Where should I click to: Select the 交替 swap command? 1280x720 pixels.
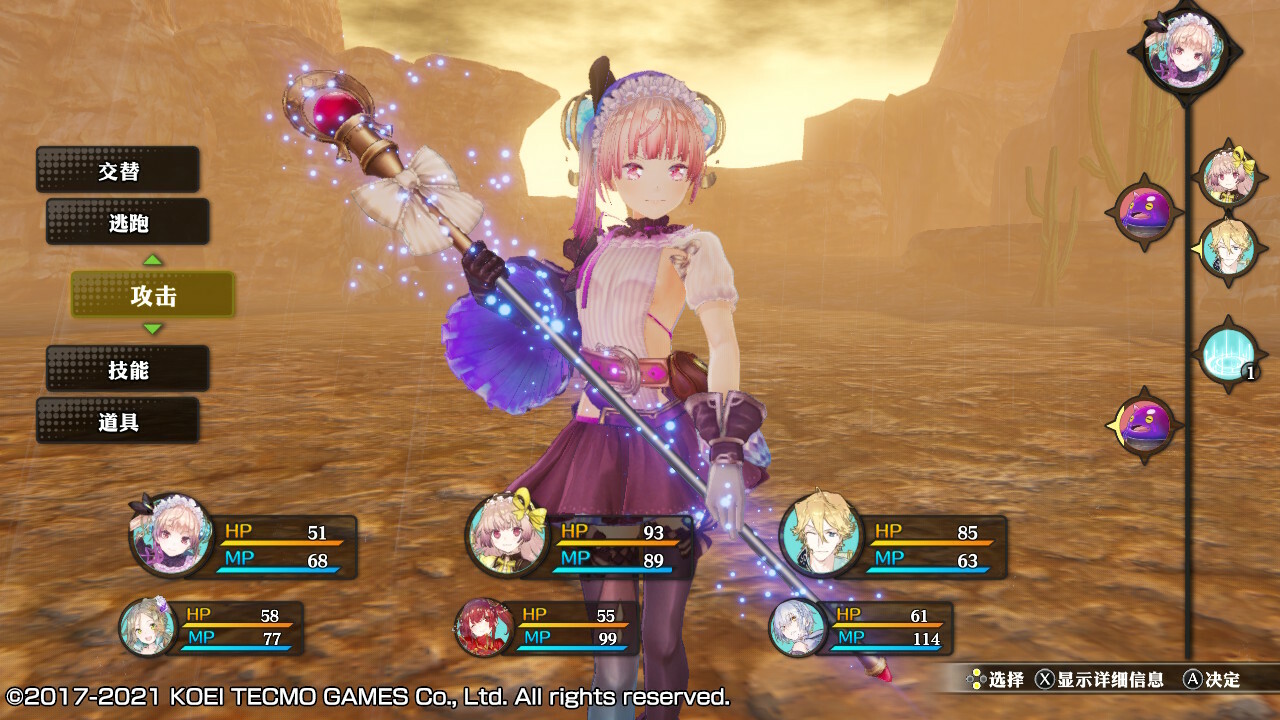click(x=118, y=170)
